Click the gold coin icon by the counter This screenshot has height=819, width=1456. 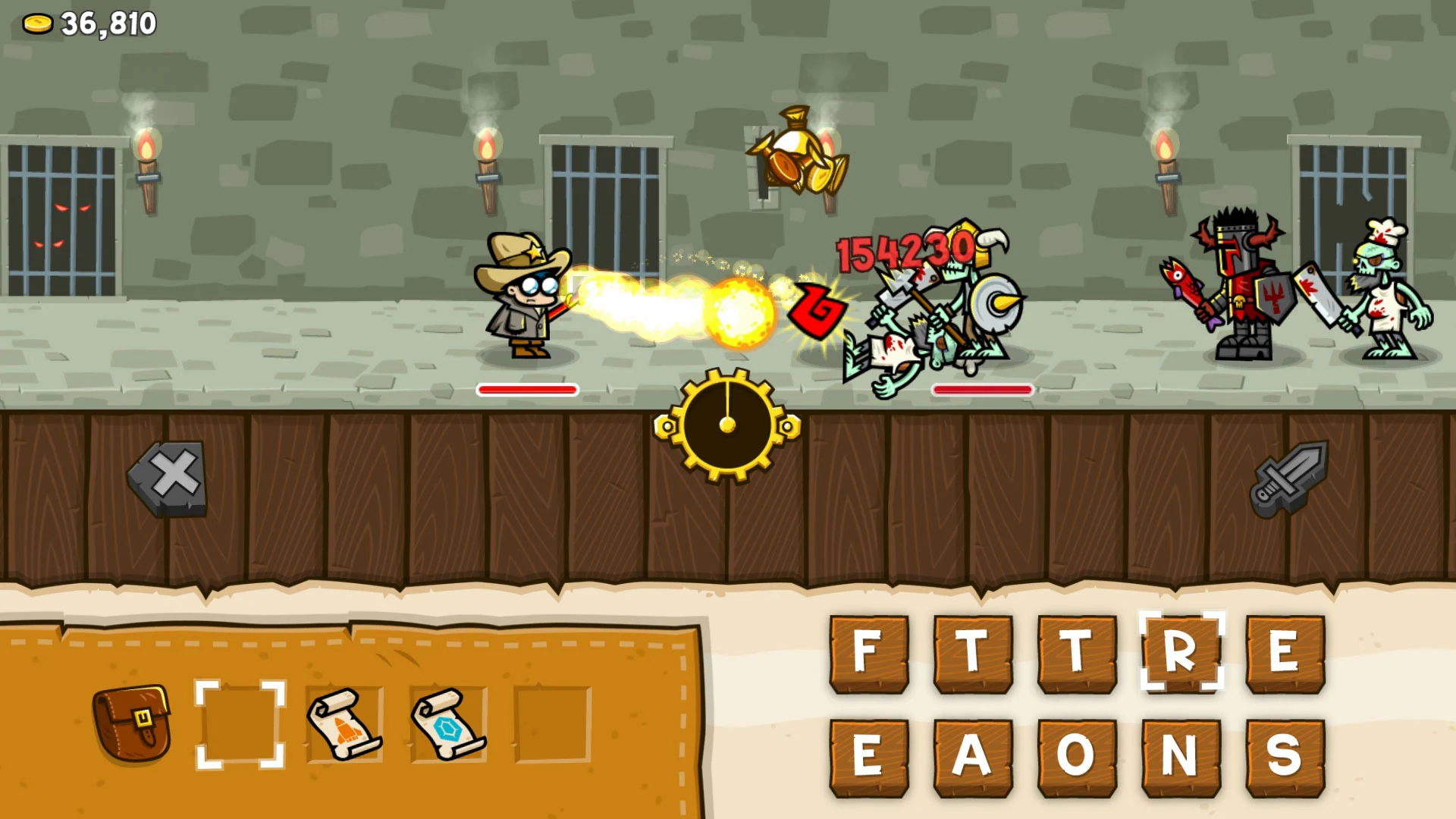coord(38,21)
